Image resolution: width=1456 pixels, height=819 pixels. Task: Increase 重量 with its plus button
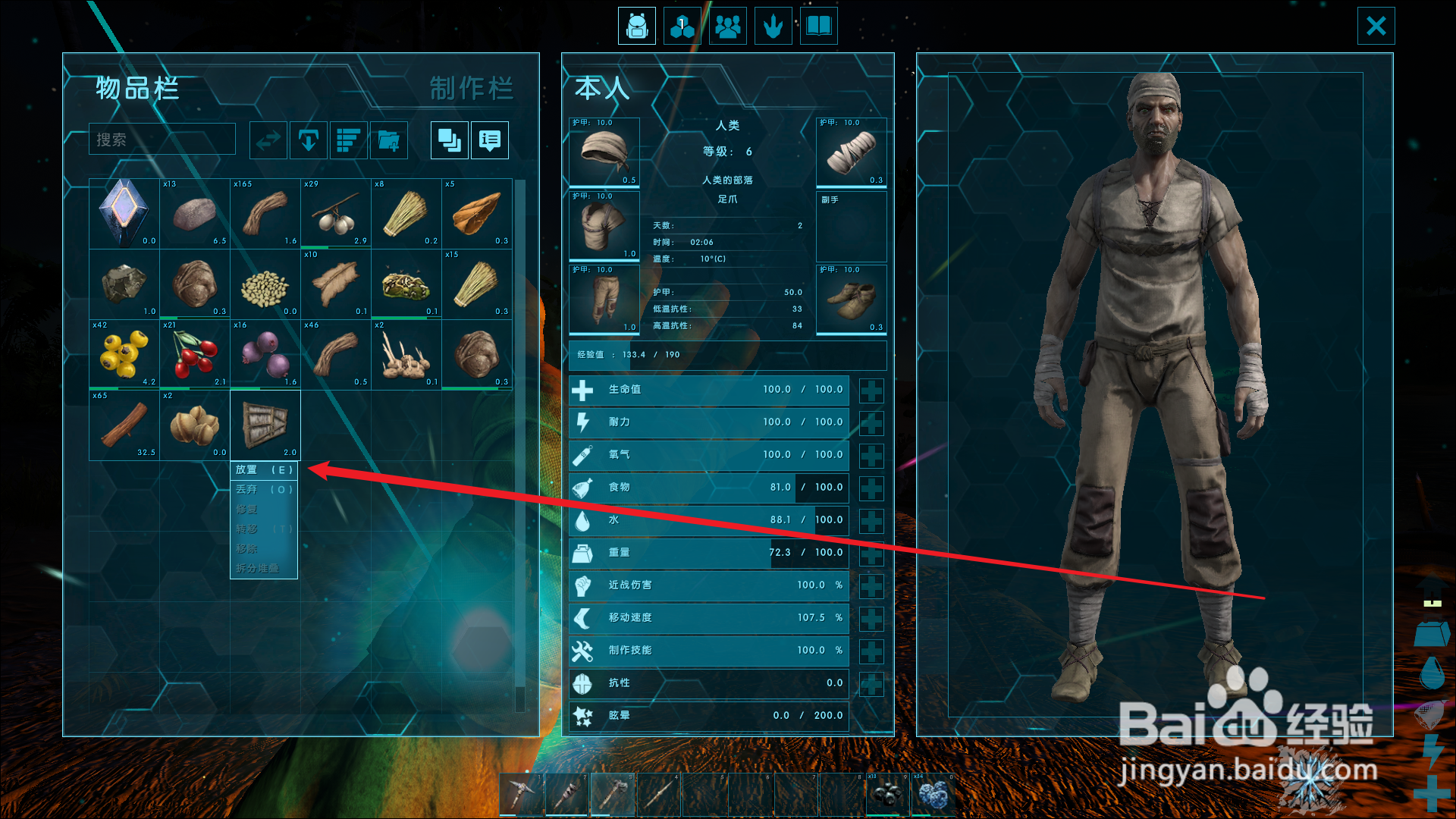pyautogui.click(x=871, y=554)
